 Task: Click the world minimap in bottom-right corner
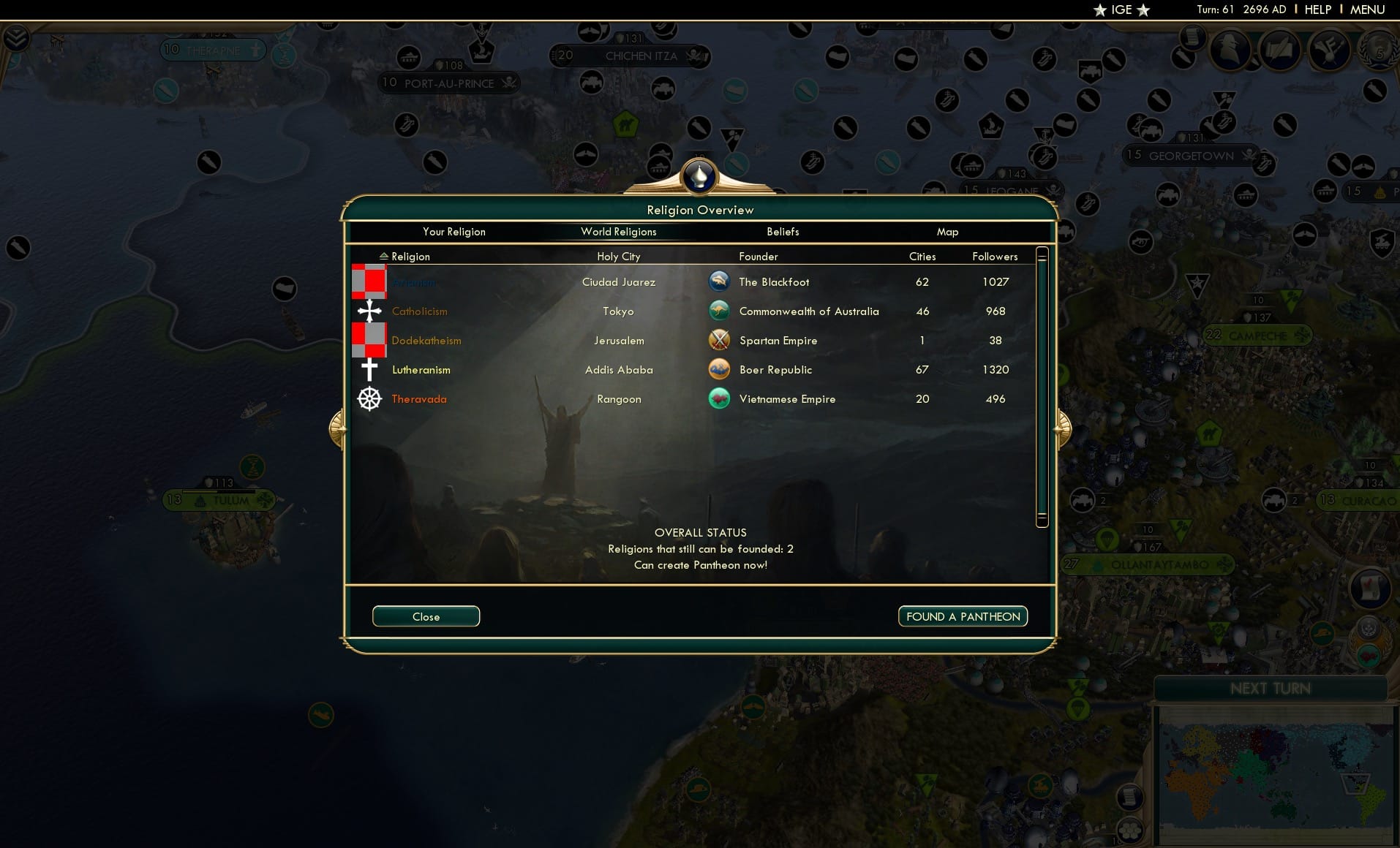(1276, 775)
